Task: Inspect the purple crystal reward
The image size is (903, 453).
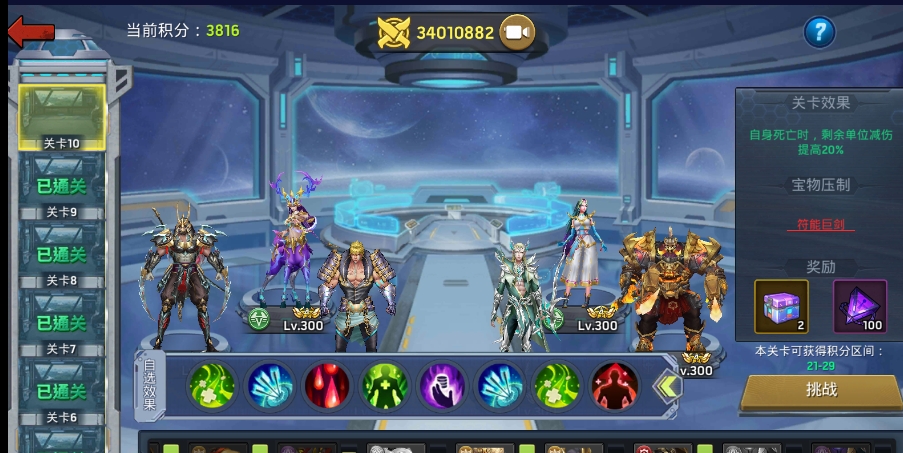Action: [859, 305]
